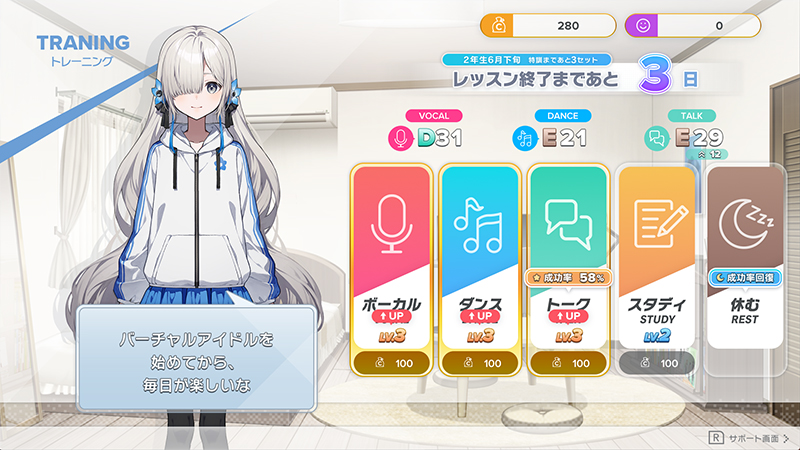Pick the トーク talk training card
The image size is (800, 450).
coord(568,265)
